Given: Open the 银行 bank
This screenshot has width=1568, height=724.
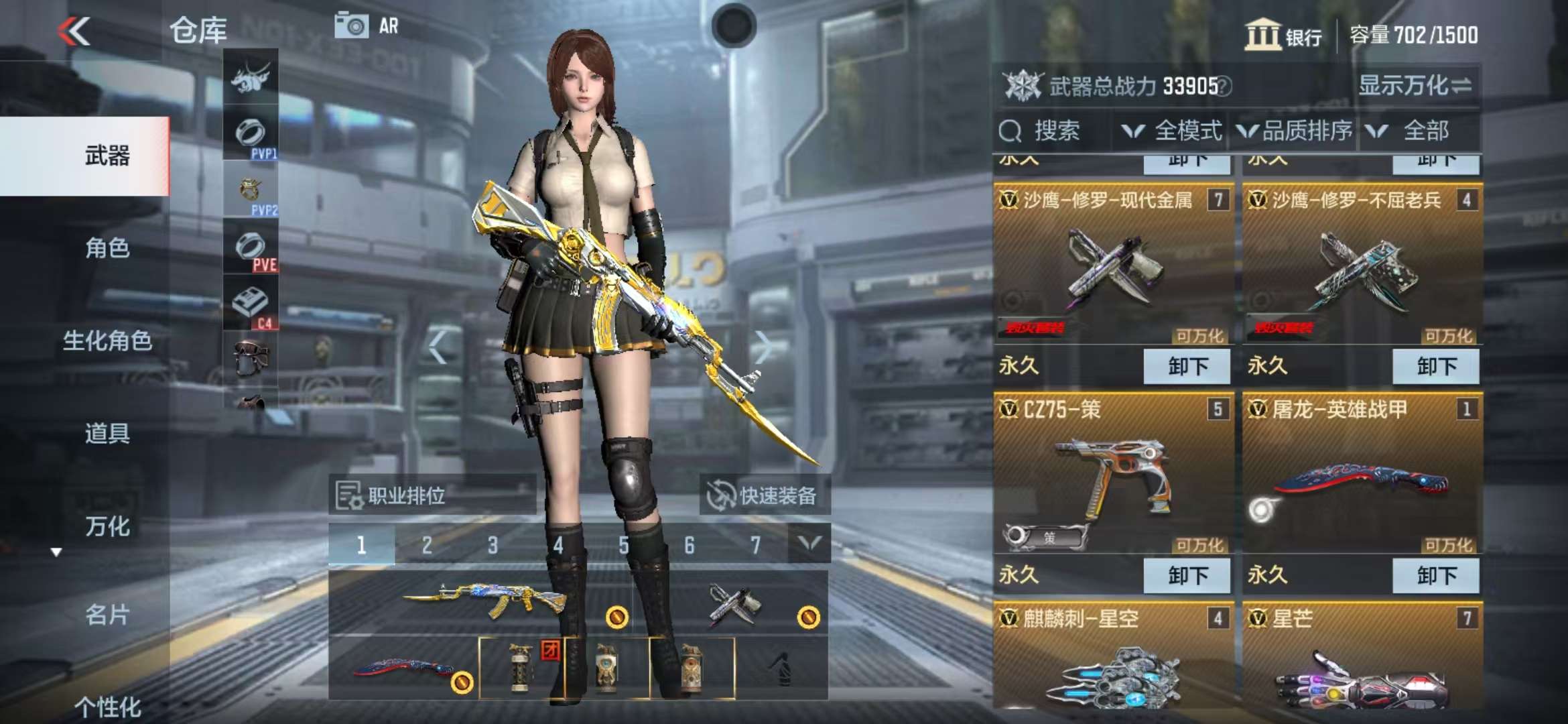Looking at the screenshot, I should (x=1283, y=35).
